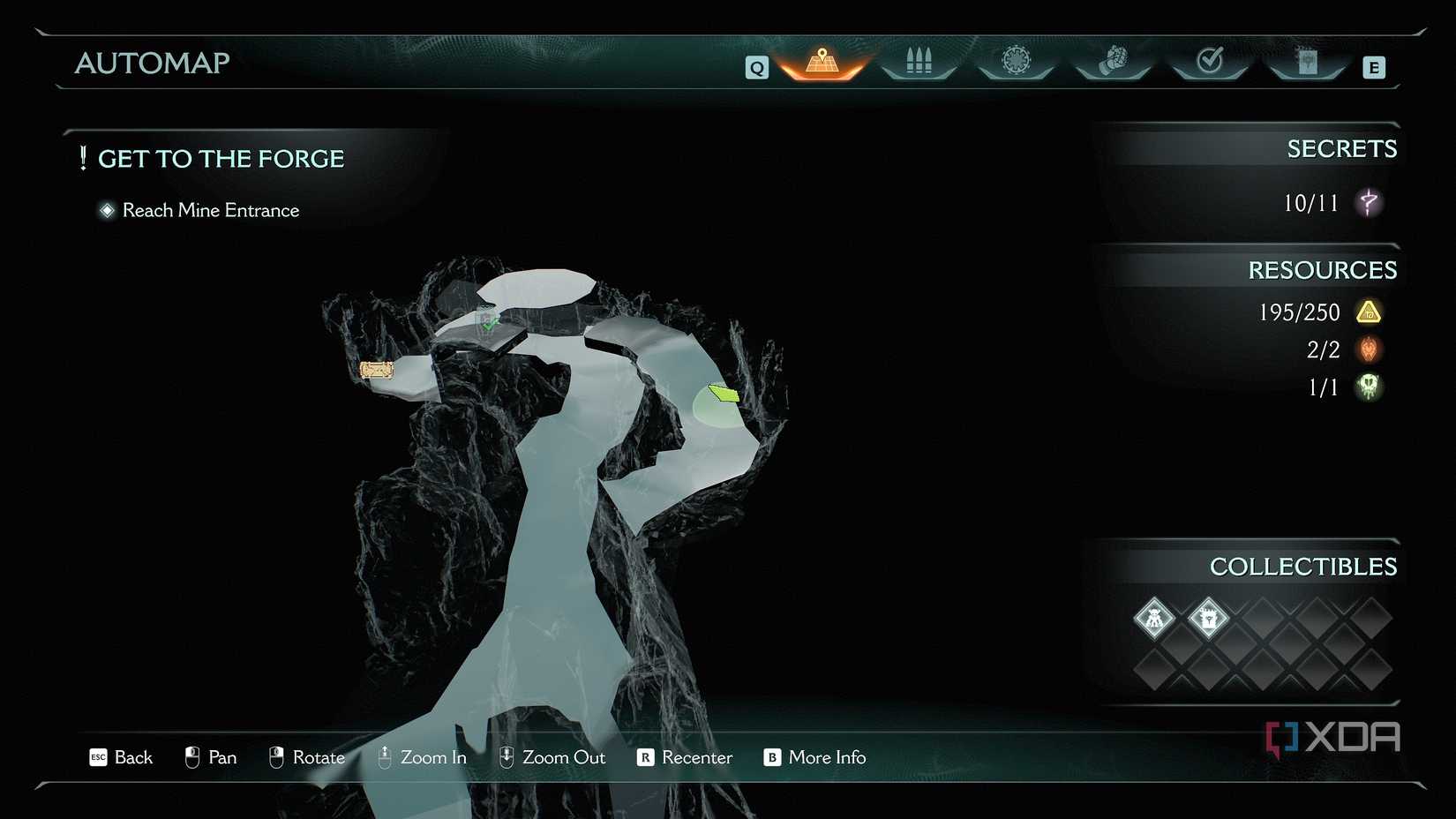This screenshot has height=819, width=1456.
Task: Open the spiked gear wheel tab
Action: pyautogui.click(x=1016, y=61)
